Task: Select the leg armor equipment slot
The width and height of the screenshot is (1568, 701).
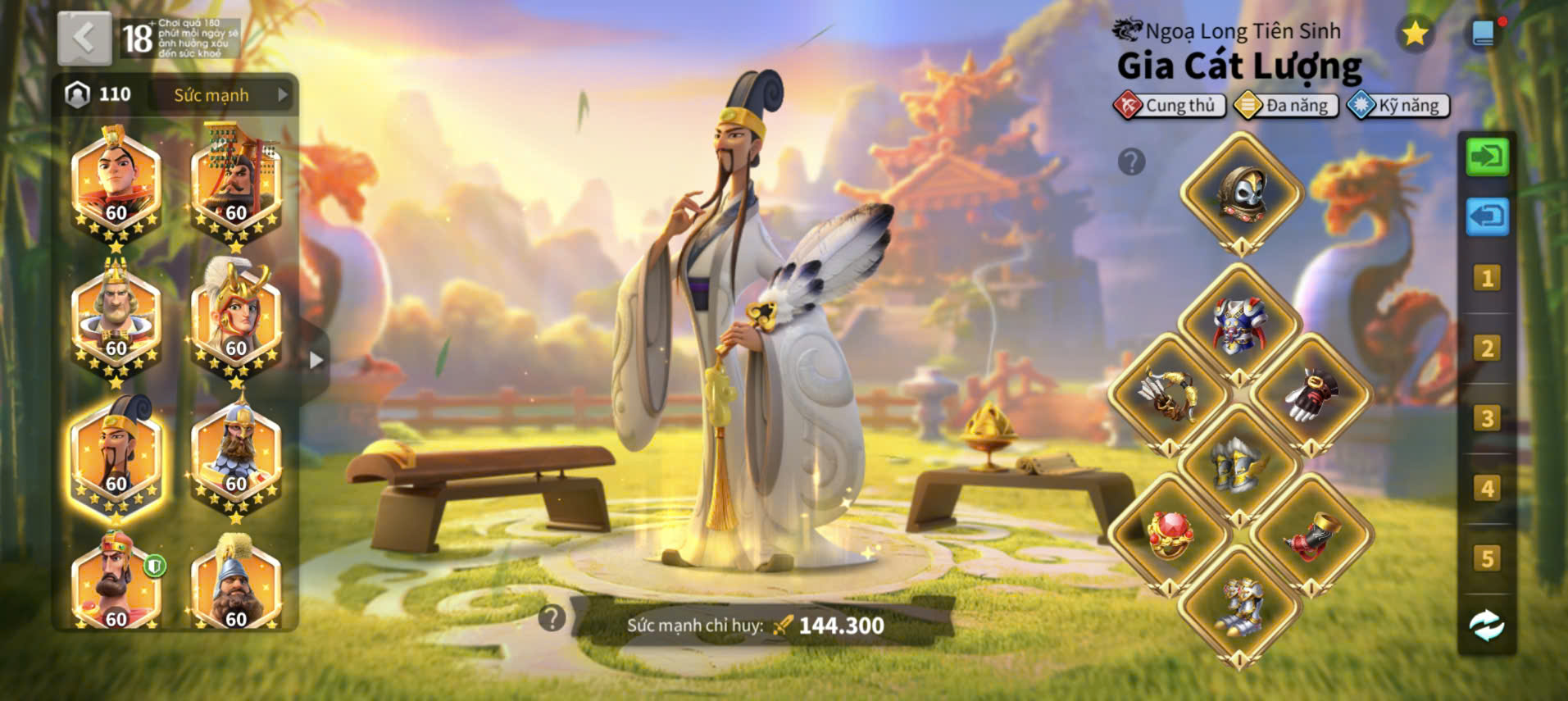Action: pos(1239,465)
